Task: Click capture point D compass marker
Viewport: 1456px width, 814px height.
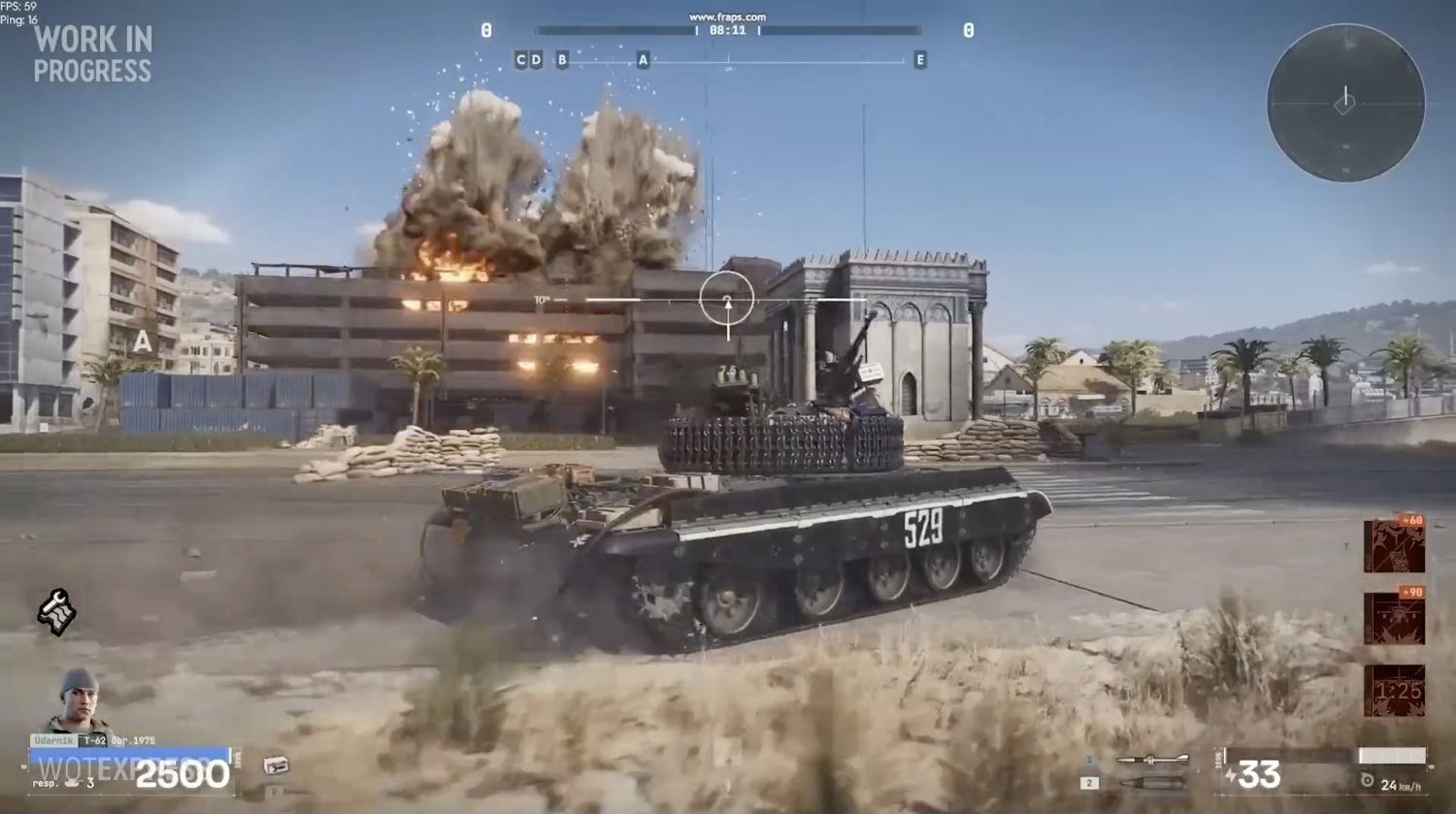Action: click(x=536, y=60)
